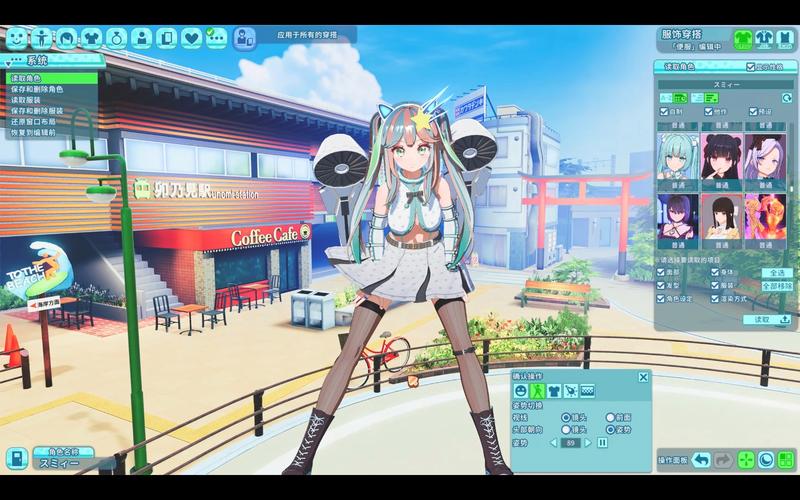Open the face editing category icon
Screen dimensions: 800x500
(x=16, y=38)
